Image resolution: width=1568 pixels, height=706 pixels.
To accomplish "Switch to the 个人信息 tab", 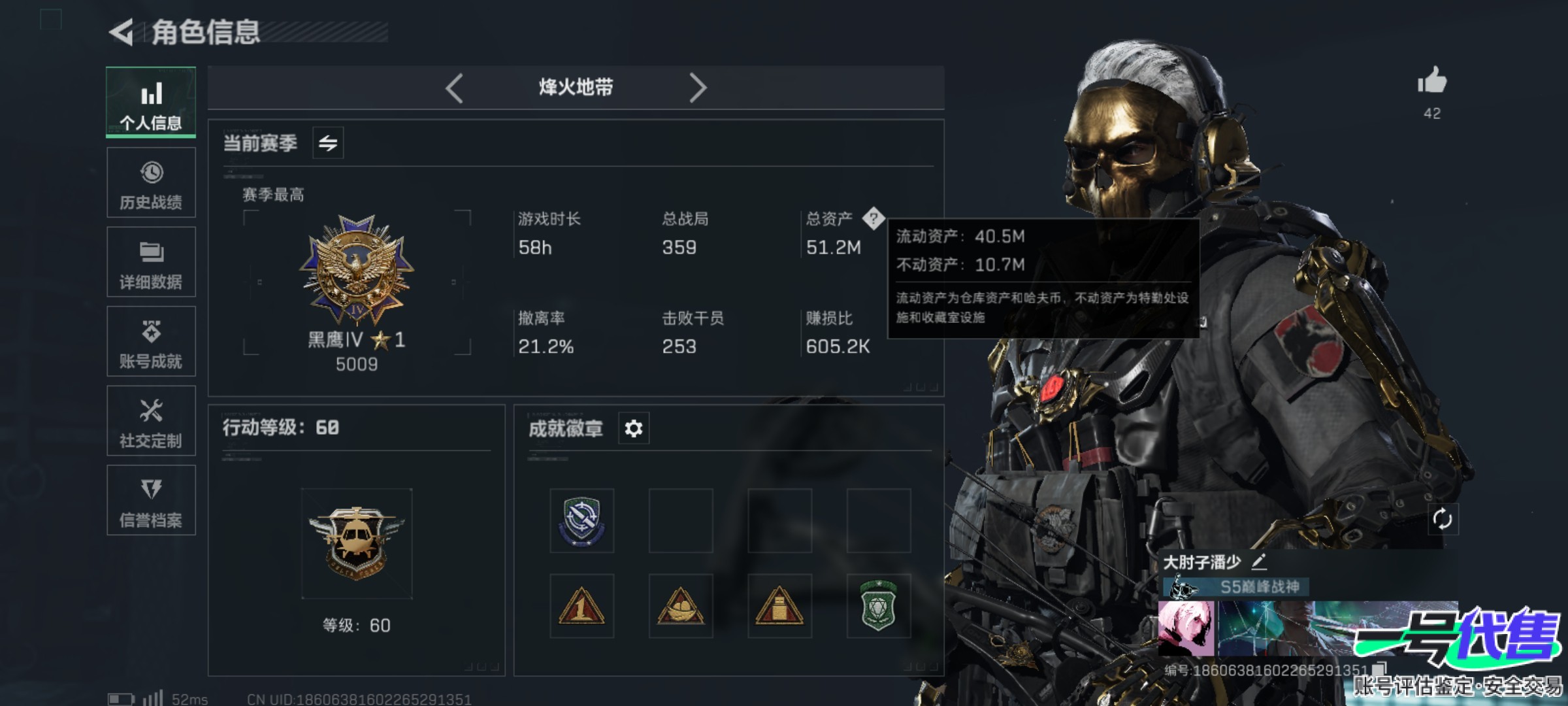I will coord(151,103).
